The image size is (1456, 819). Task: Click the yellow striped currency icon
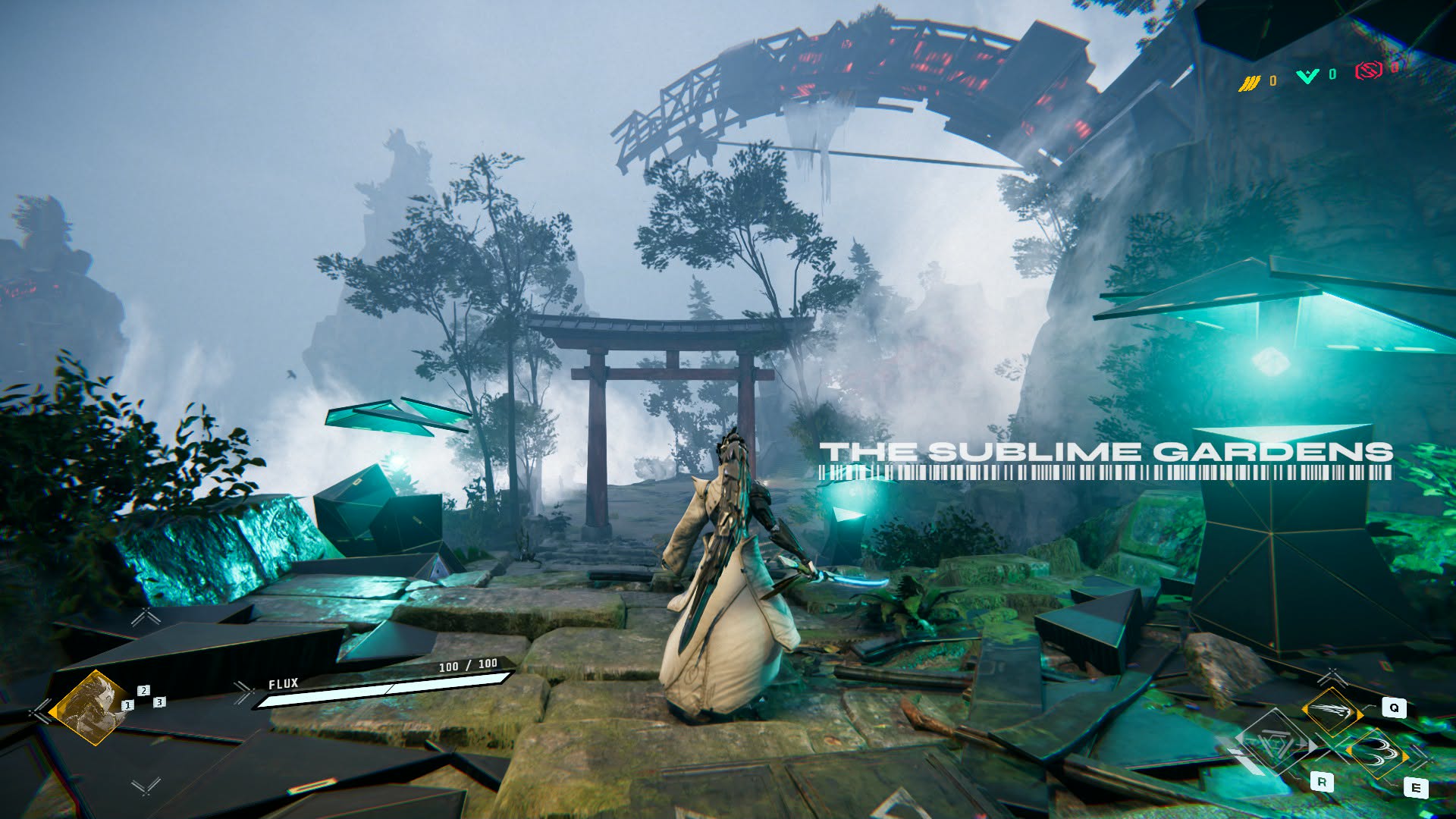[1249, 83]
